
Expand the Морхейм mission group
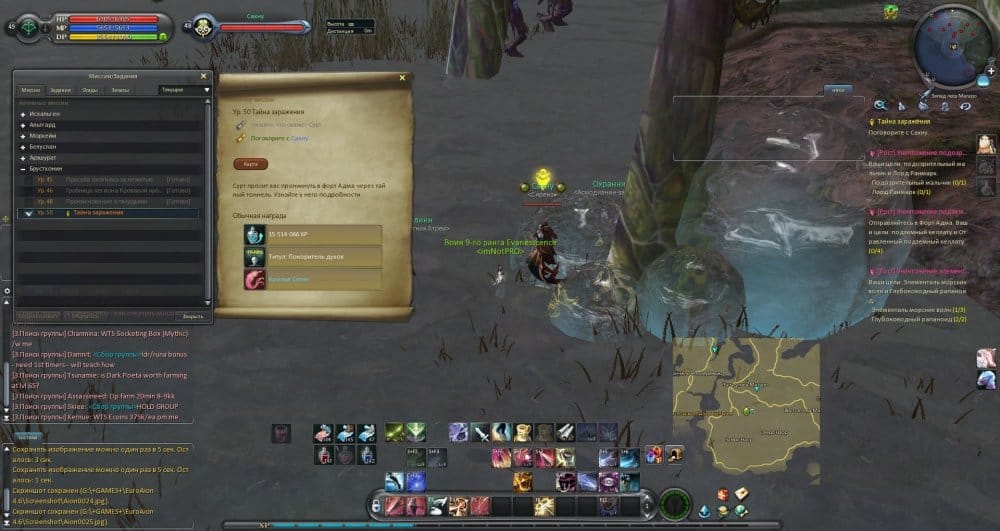pyautogui.click(x=22, y=136)
